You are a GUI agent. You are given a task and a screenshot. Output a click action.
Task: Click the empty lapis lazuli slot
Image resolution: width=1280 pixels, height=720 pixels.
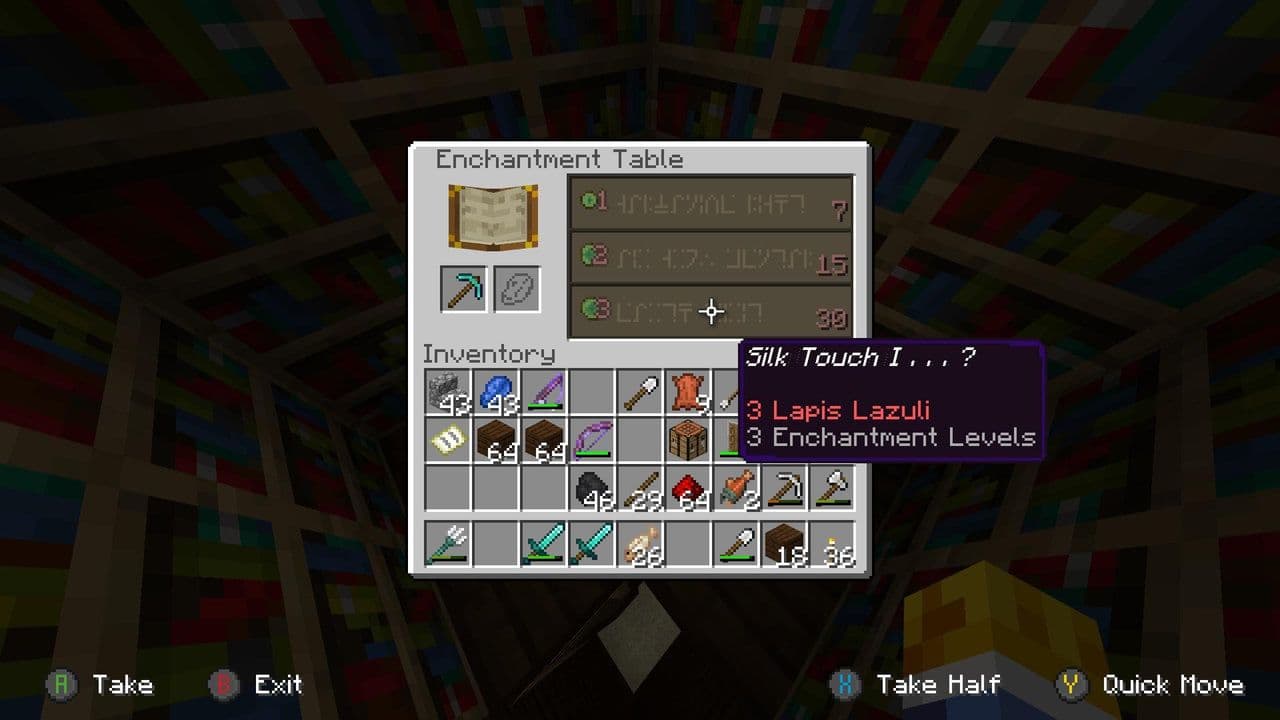pyautogui.click(x=518, y=288)
